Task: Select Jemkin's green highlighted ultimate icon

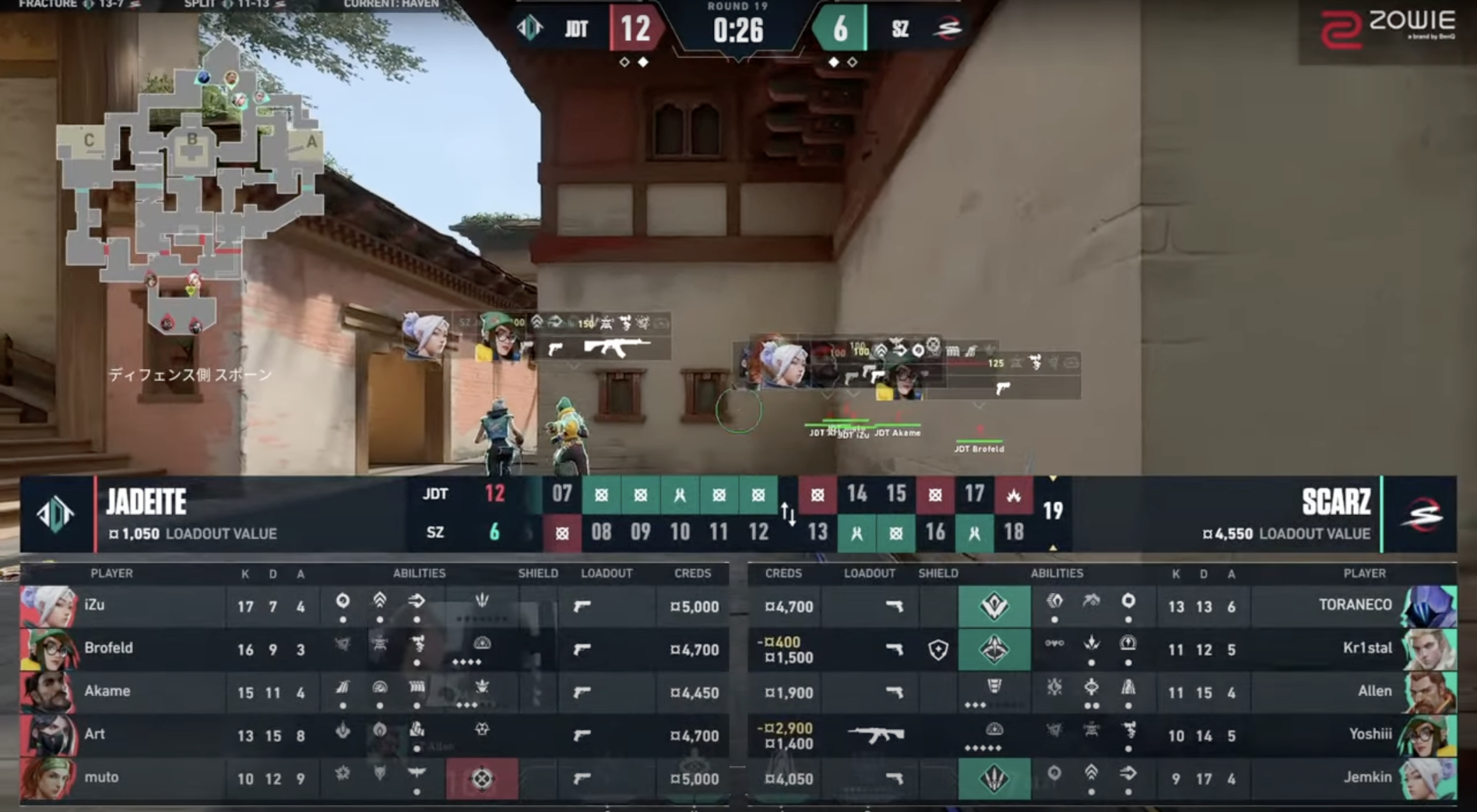Action: tap(994, 779)
